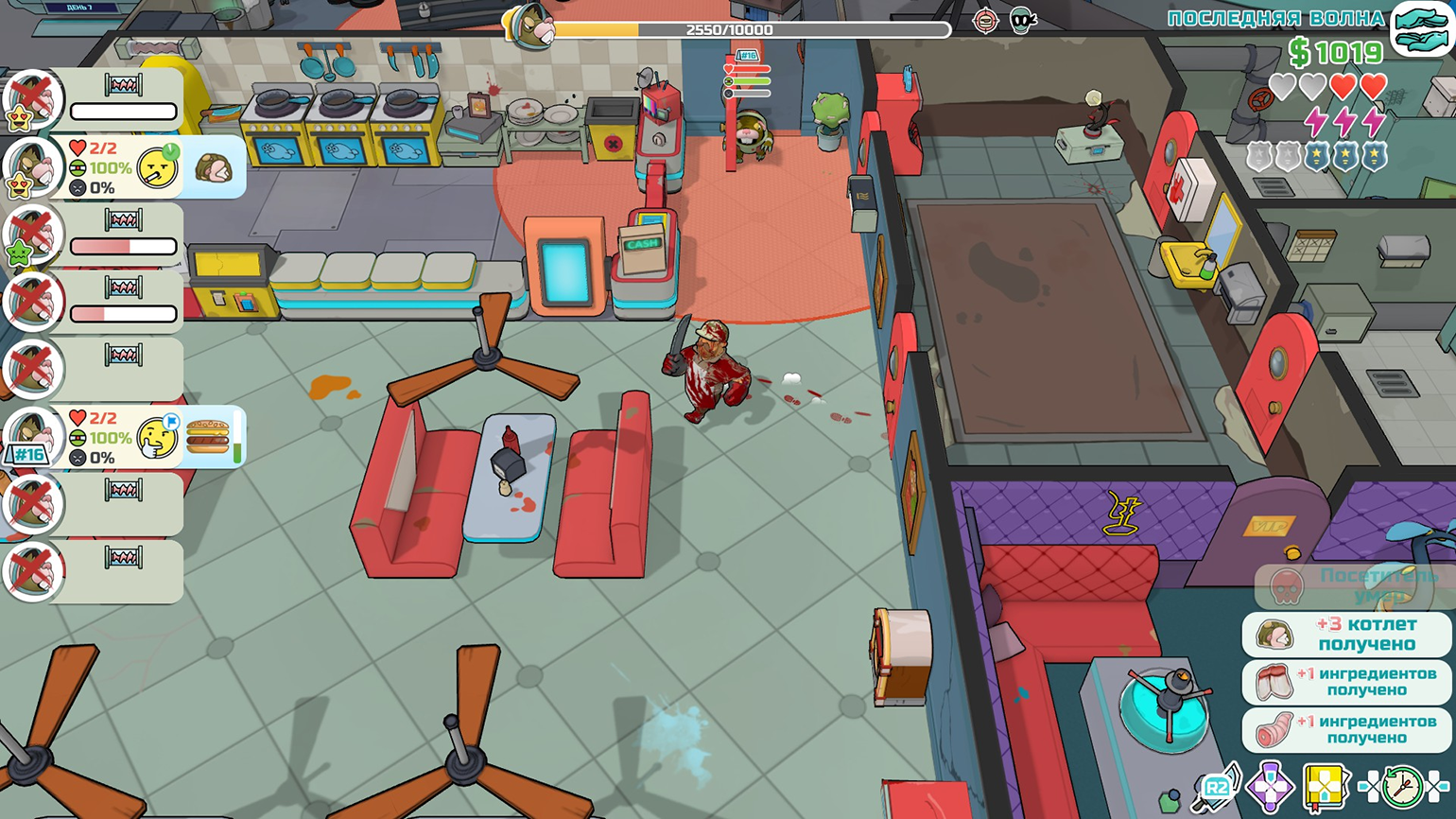Click the burger target icon by progress bar

click(985, 21)
